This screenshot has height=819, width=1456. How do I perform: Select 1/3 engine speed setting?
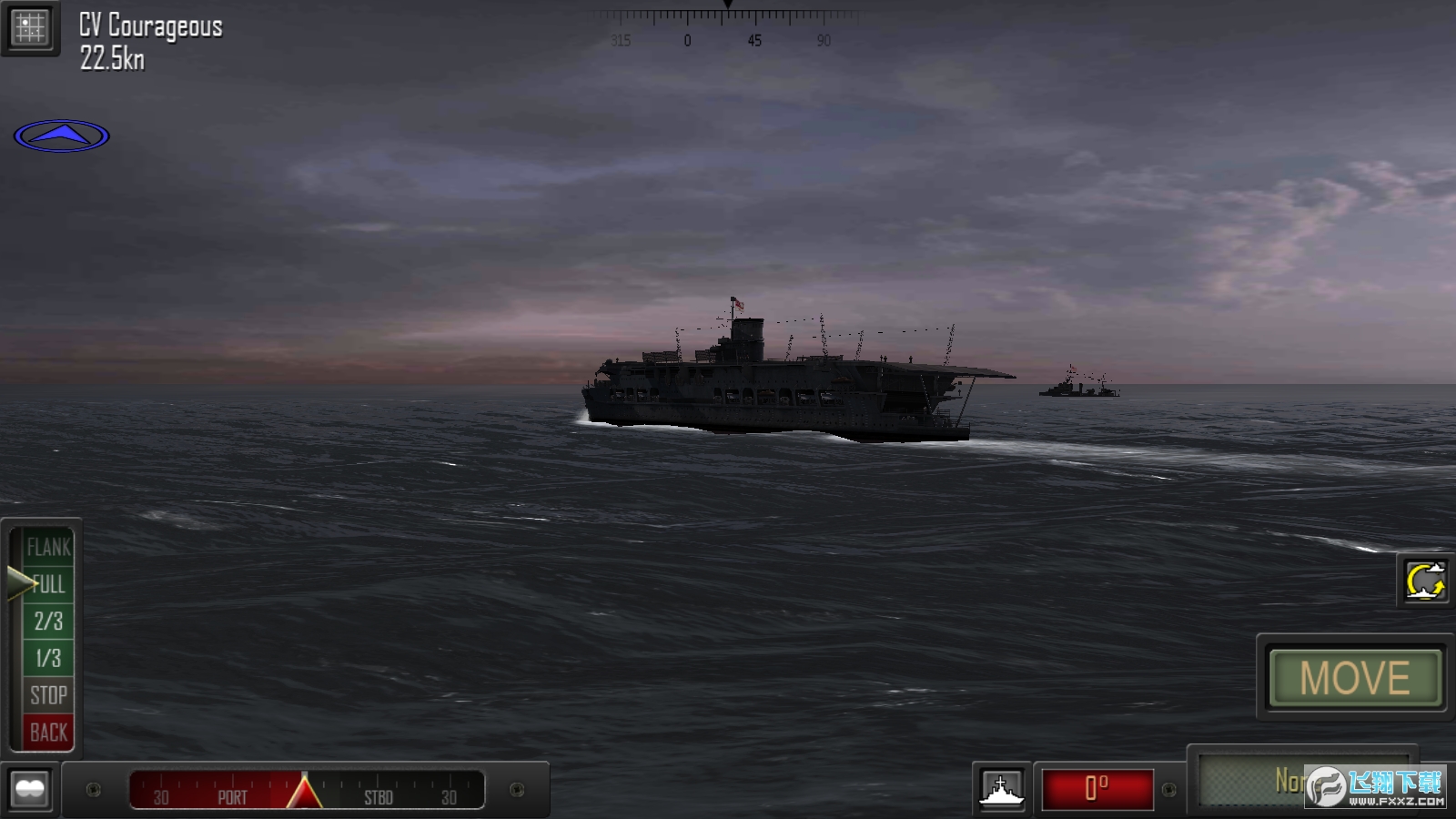point(47,659)
